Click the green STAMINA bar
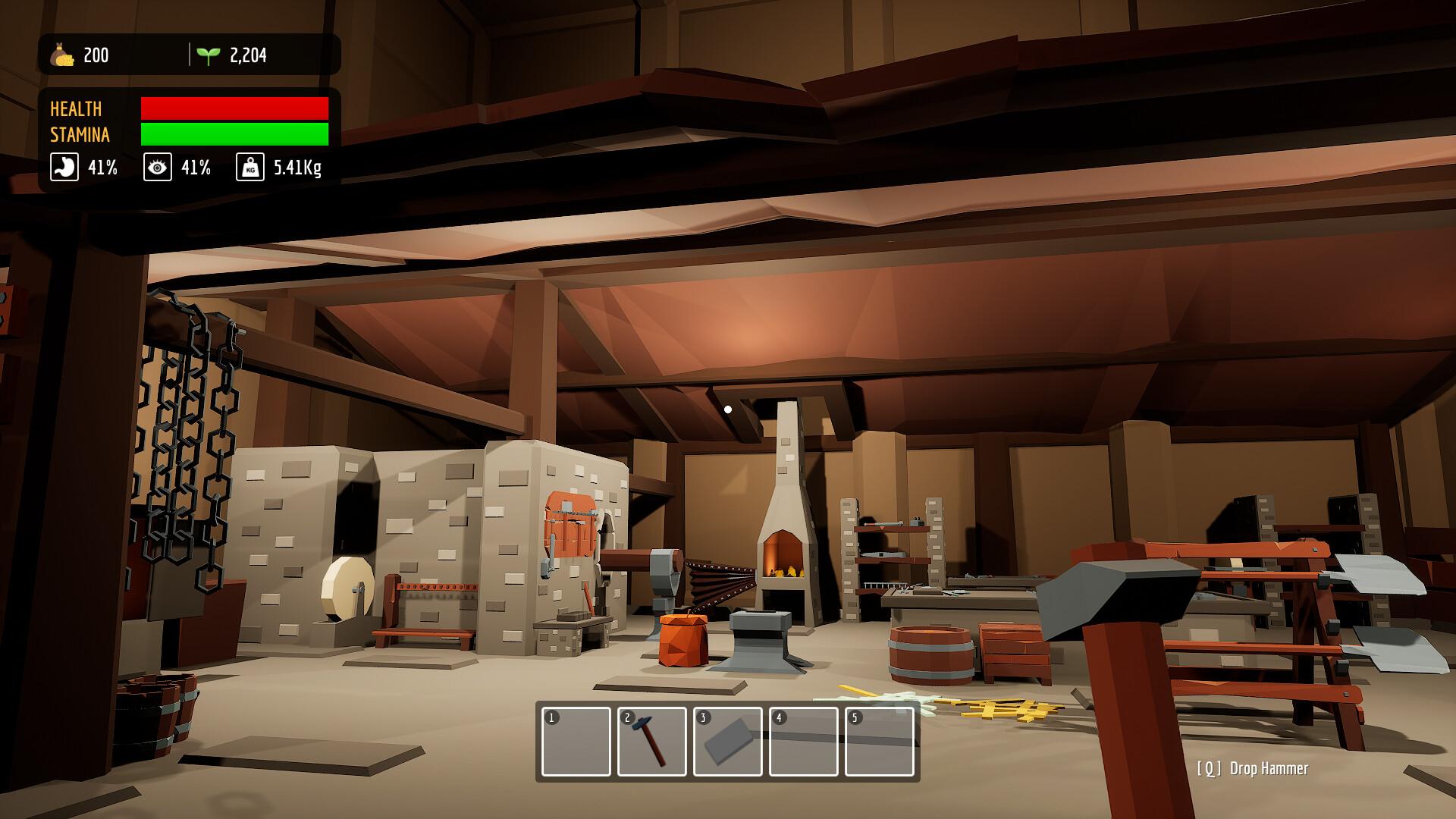 click(233, 134)
